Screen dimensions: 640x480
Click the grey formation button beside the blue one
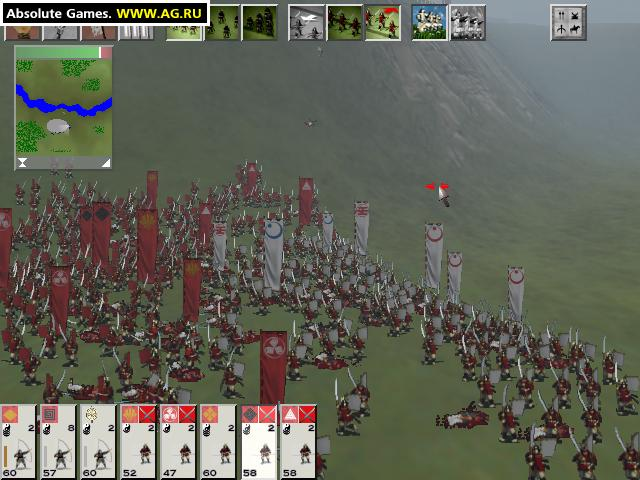tap(467, 22)
